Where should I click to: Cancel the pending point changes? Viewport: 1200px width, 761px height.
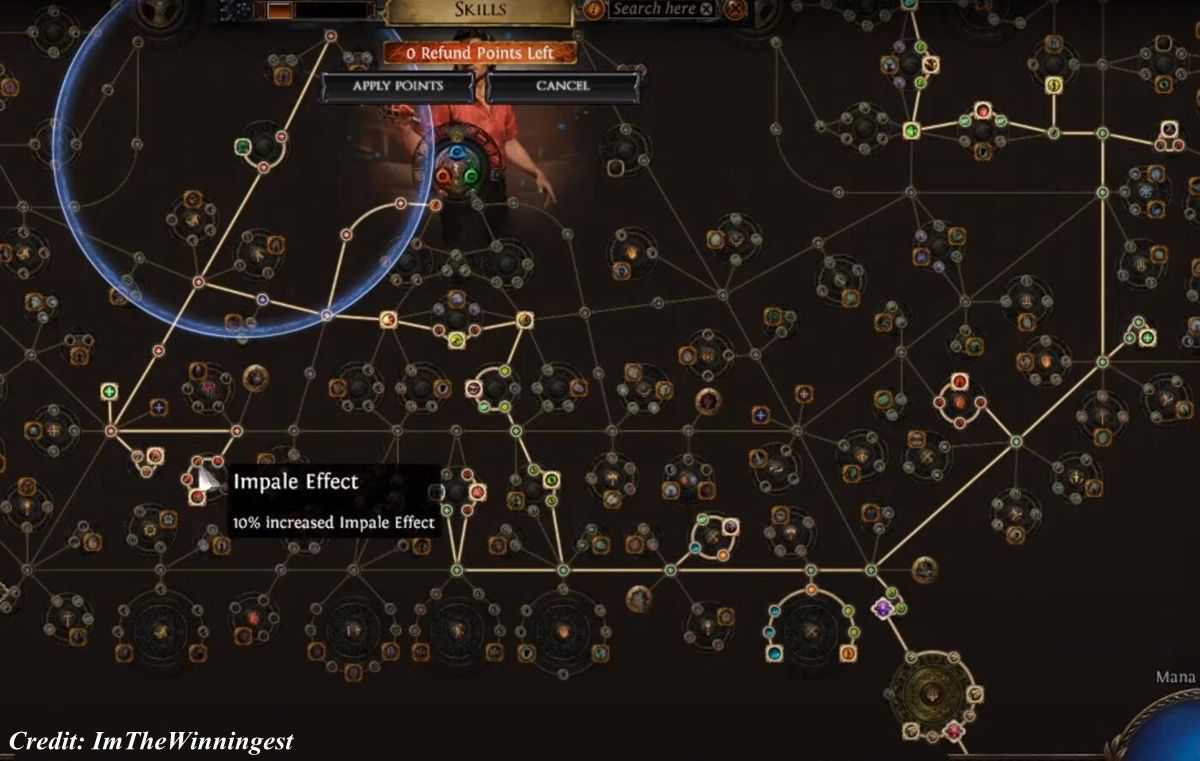click(x=562, y=86)
